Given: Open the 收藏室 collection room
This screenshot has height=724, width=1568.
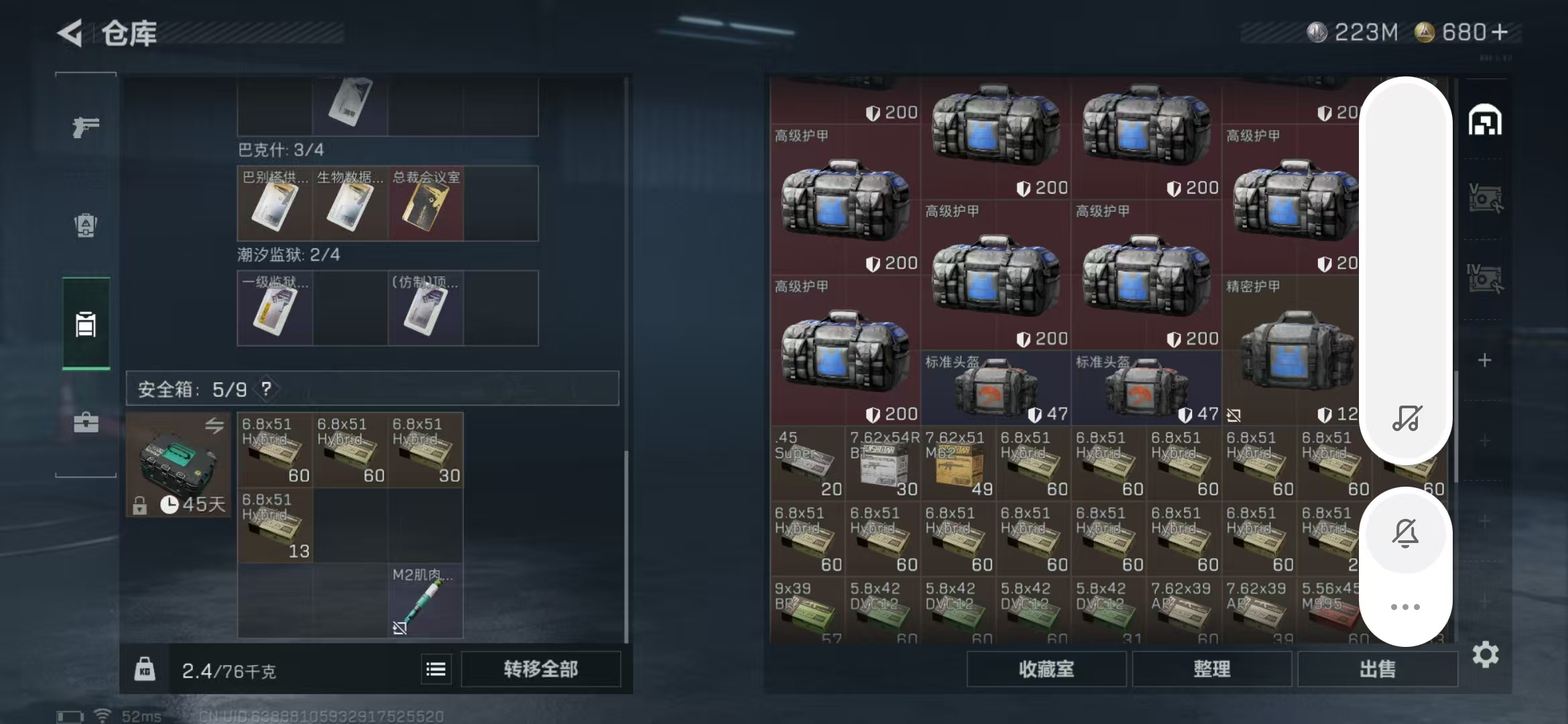Looking at the screenshot, I should coord(1046,669).
